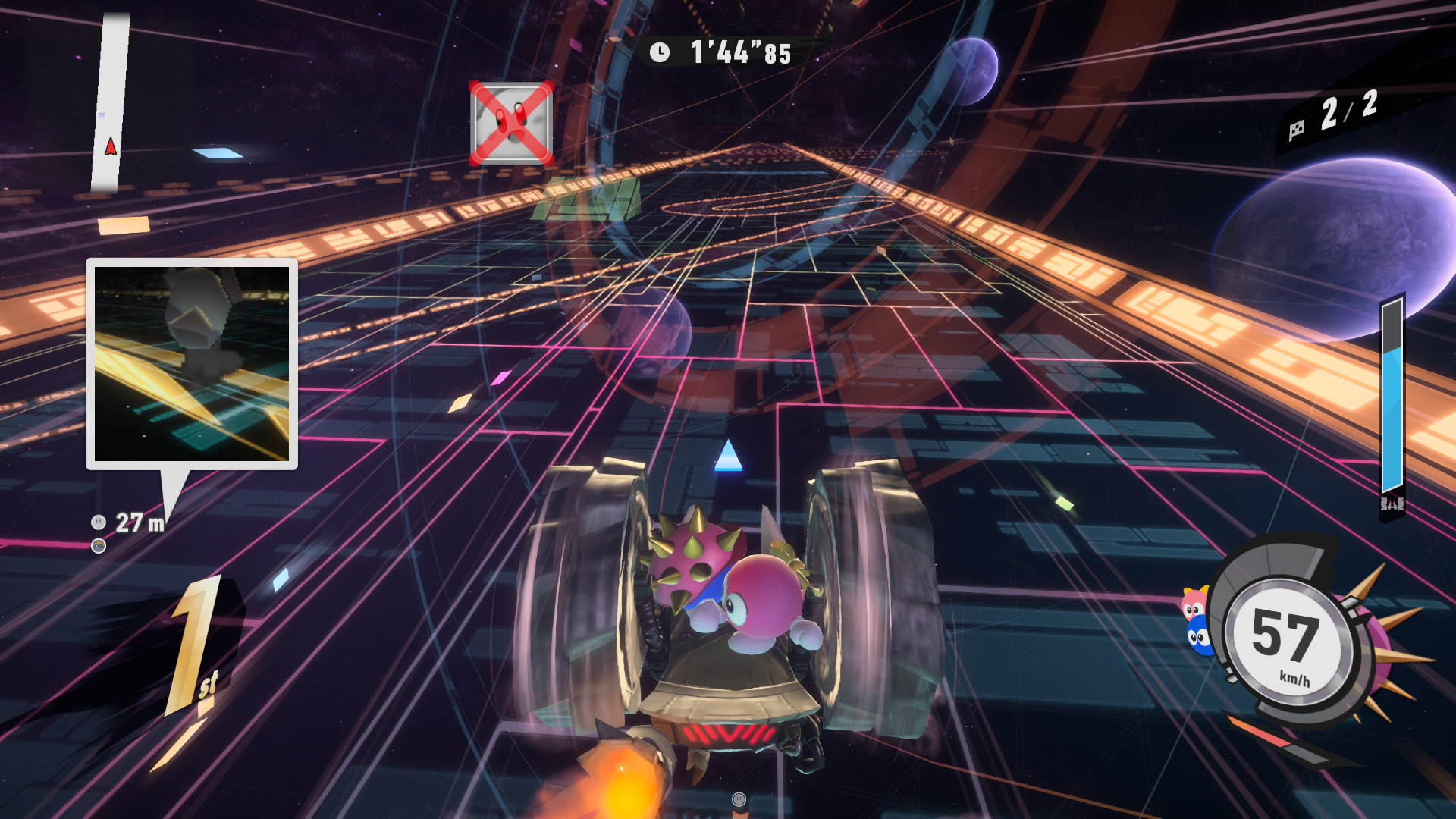Screen dimensions: 1456x819
Task: Click the racer face icons beside speedometer
Action: 1196,622
